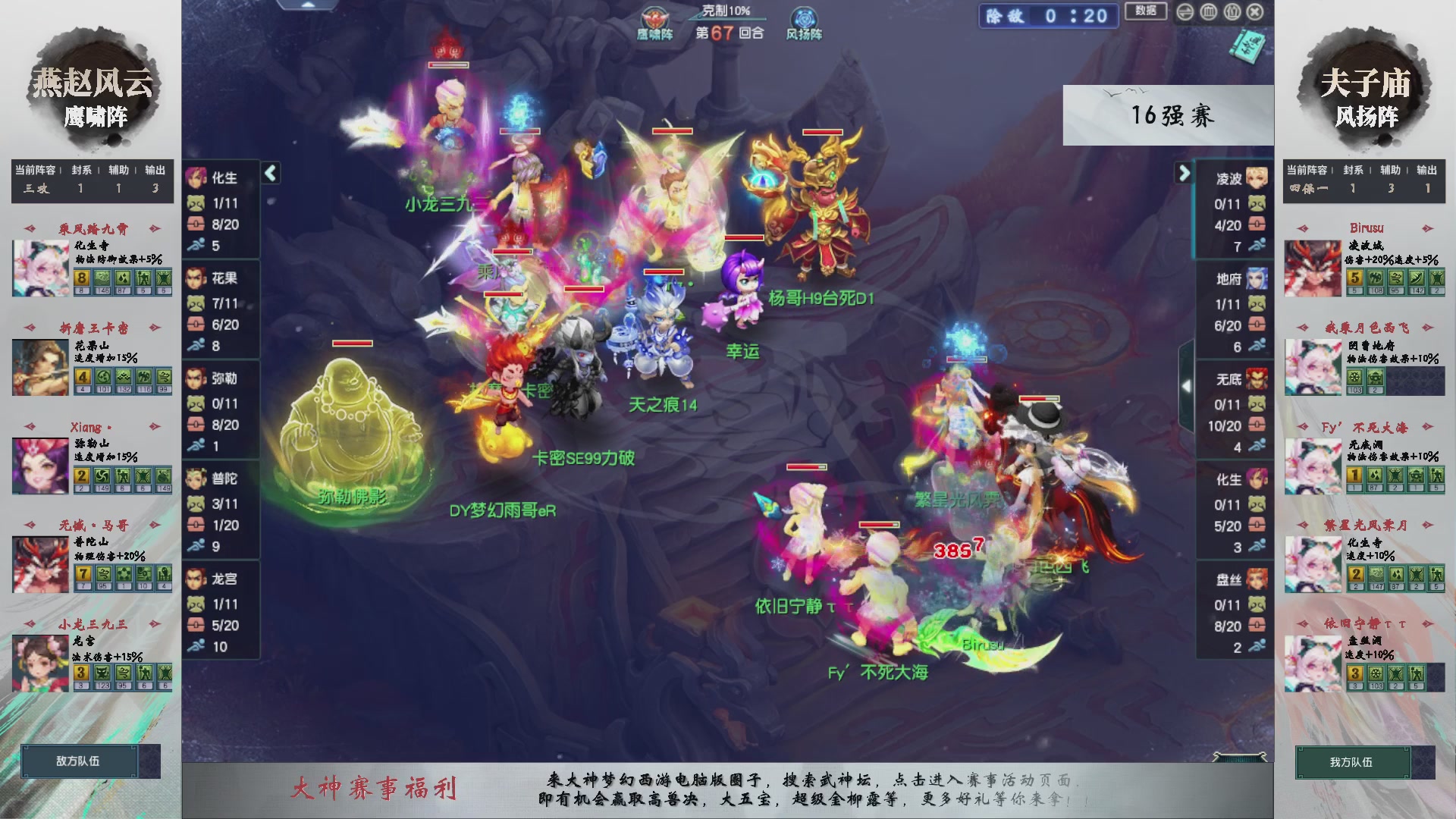Screen dimensions: 1456x819
Task: Click the spectator figure icon in the top-right toolbar
Action: click(1232, 12)
